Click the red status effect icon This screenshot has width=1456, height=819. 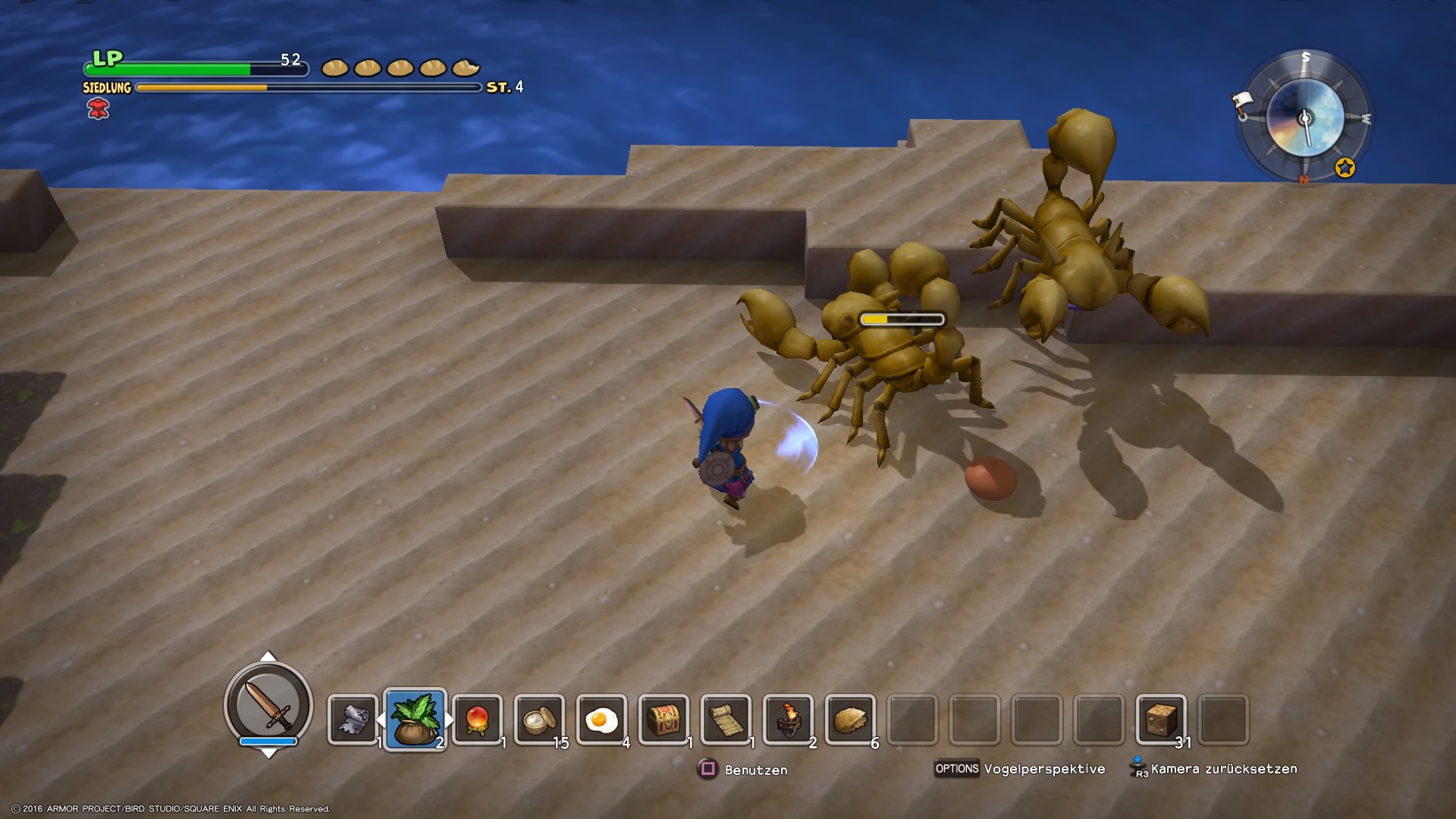99,110
